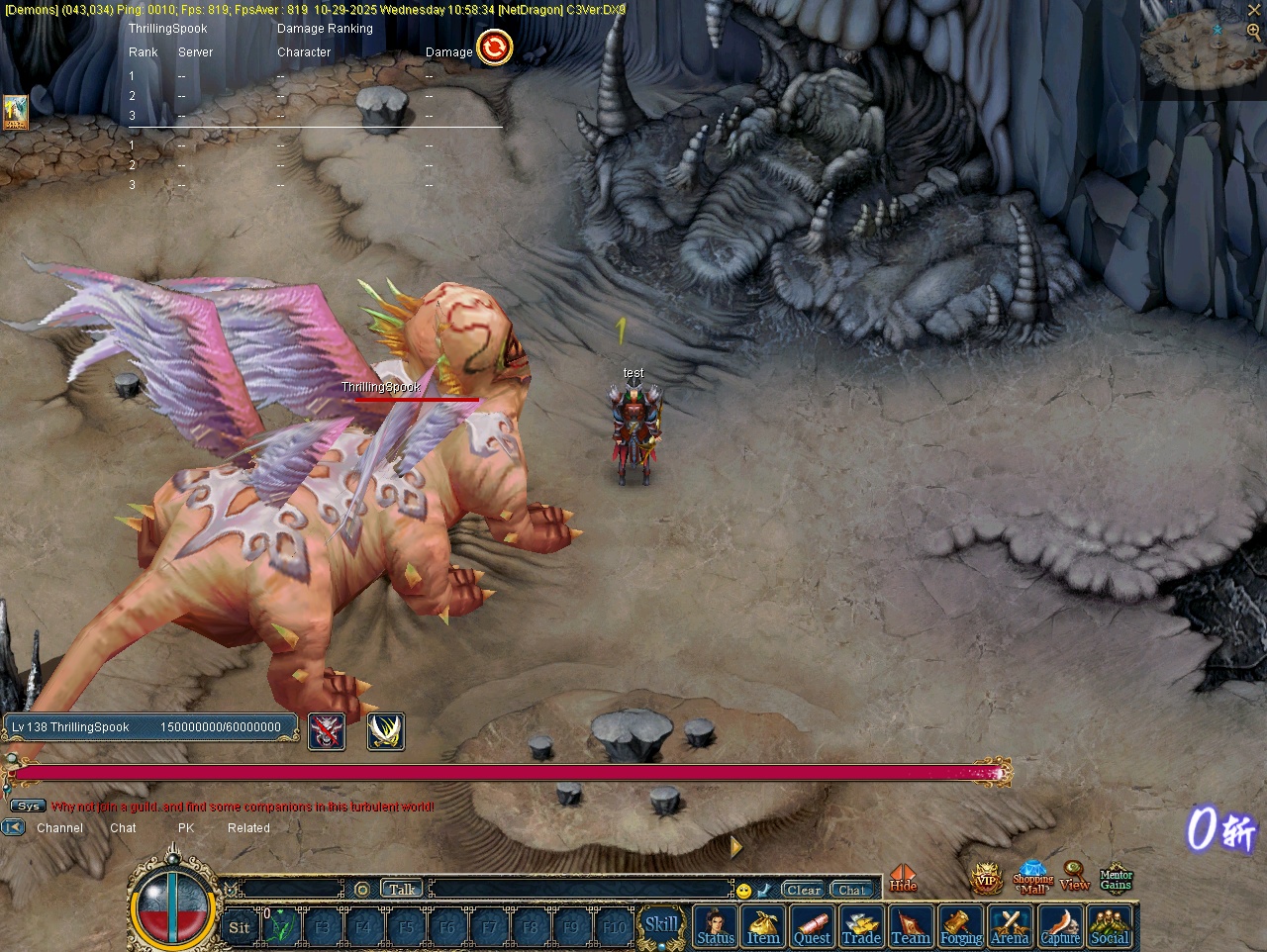Show the Quest log
Viewport: 1267px width, 952px height.
tap(812, 927)
